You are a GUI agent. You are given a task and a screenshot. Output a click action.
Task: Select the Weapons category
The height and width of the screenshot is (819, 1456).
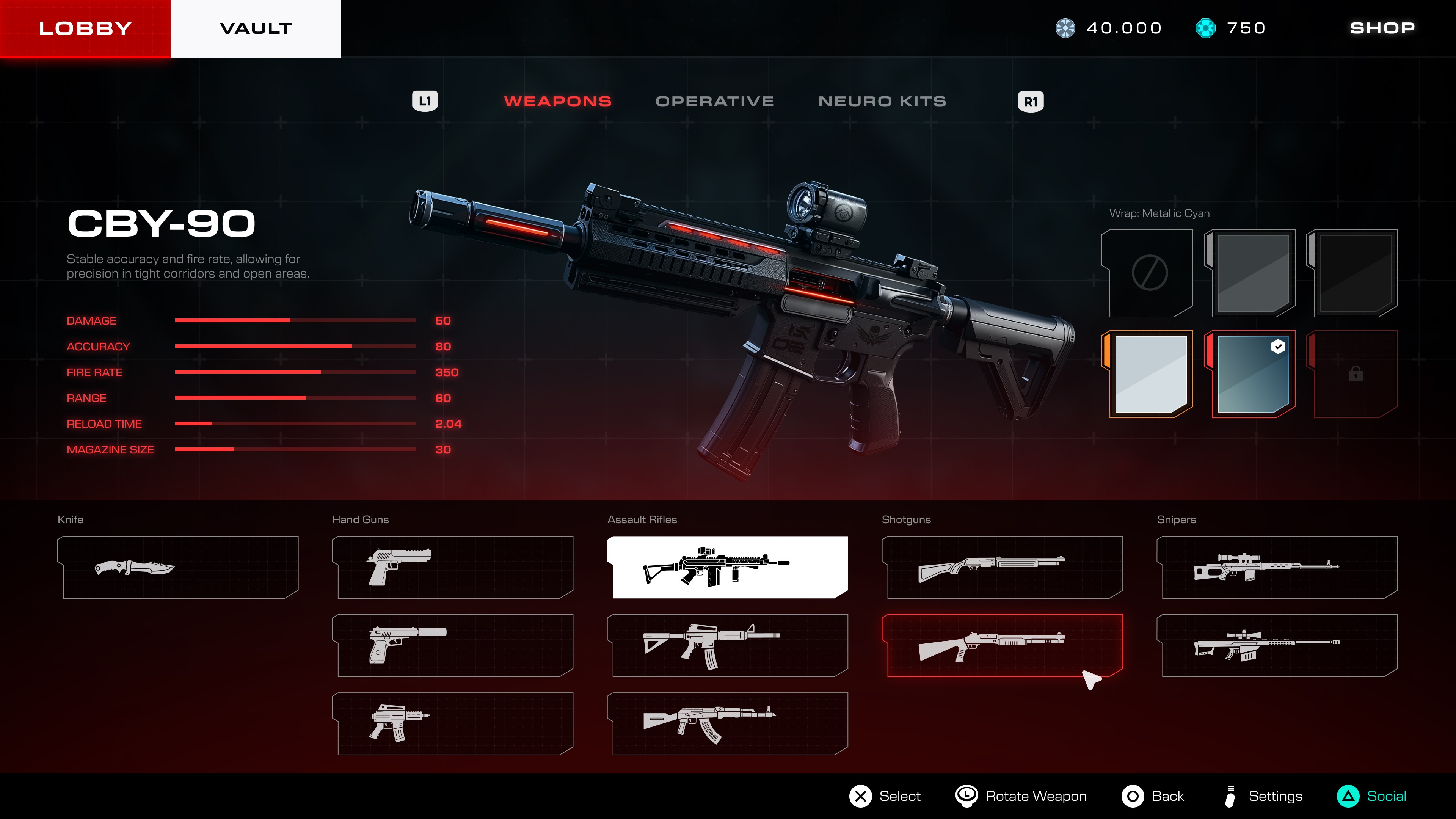pyautogui.click(x=557, y=101)
